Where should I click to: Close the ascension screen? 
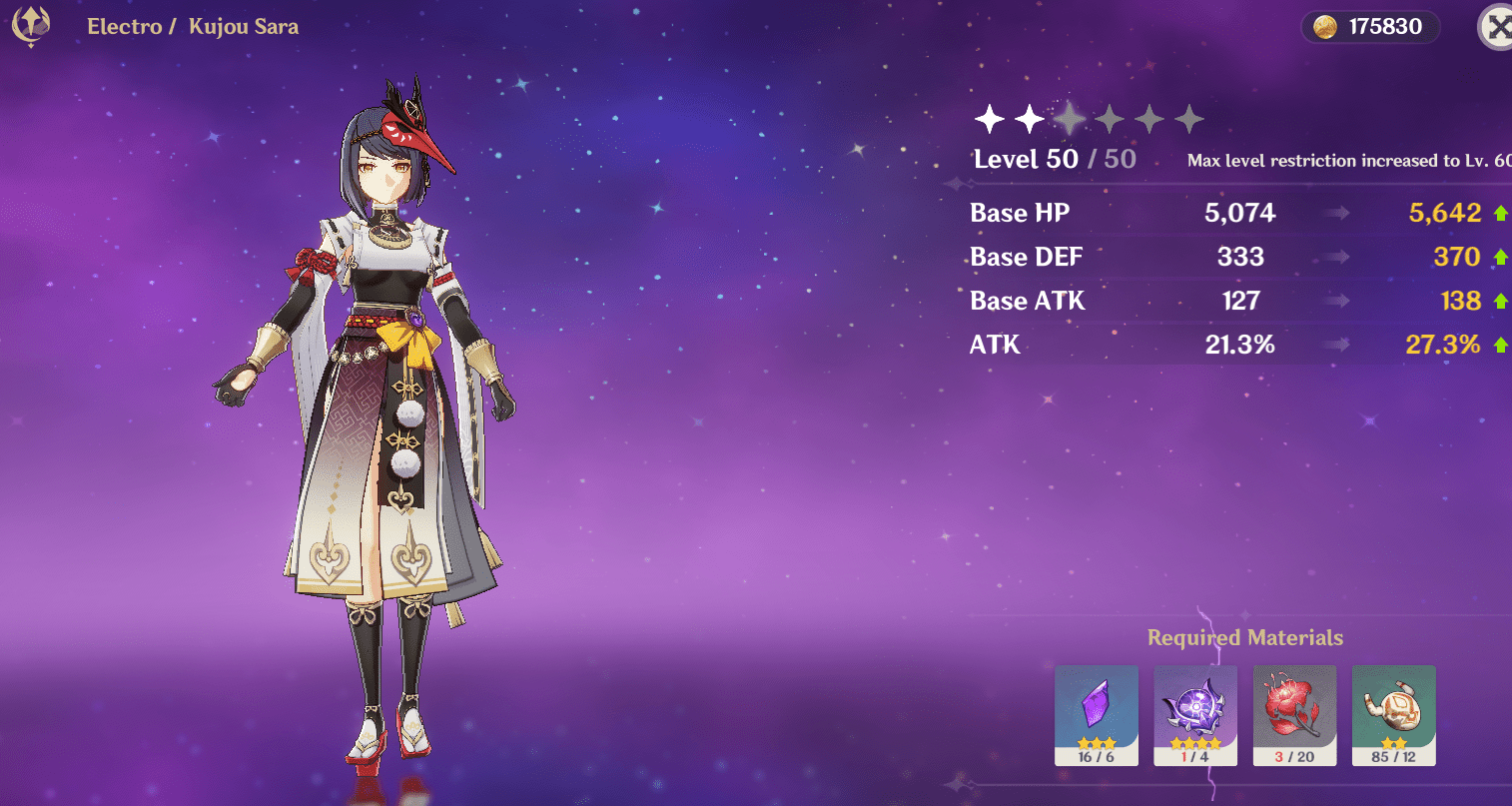1497,28
